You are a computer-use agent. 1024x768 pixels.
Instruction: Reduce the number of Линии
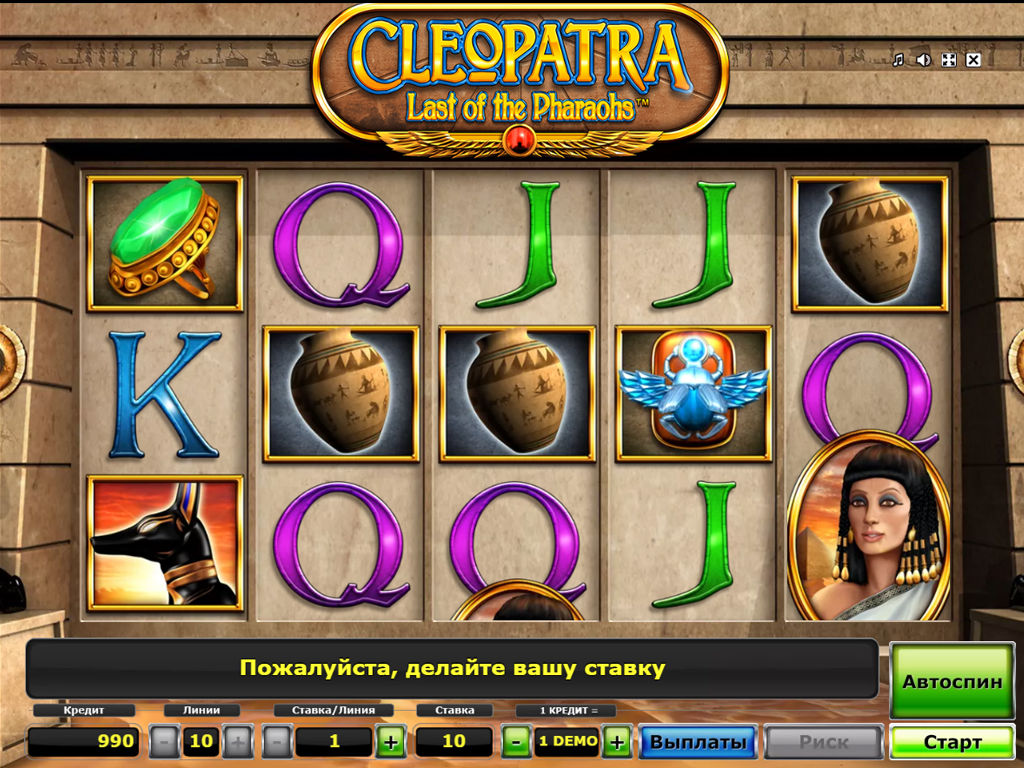click(x=165, y=742)
